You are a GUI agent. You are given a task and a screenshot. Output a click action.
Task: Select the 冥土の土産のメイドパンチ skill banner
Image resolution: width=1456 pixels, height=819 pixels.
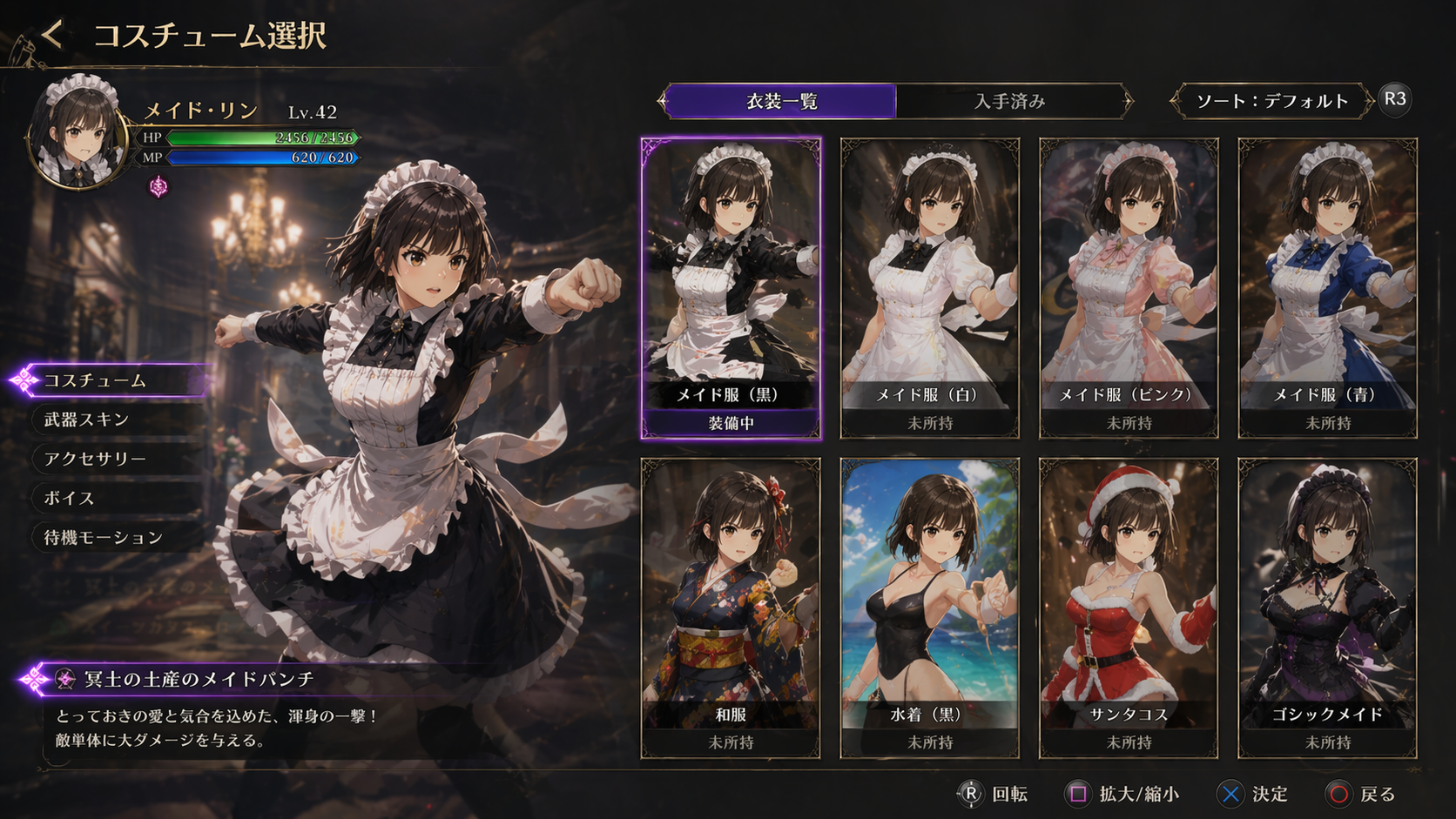pos(200,679)
